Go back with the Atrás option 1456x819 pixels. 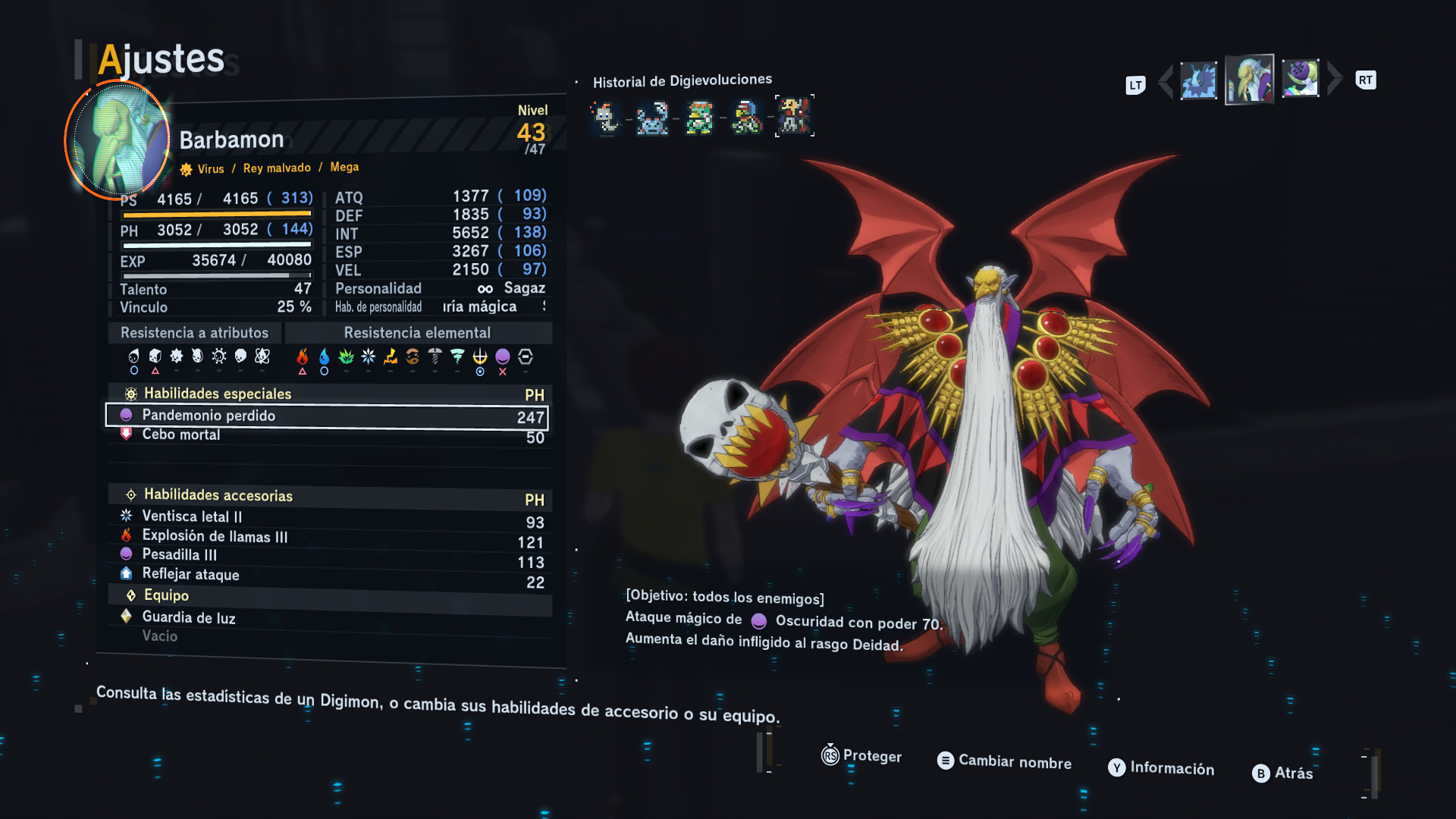point(1282,773)
